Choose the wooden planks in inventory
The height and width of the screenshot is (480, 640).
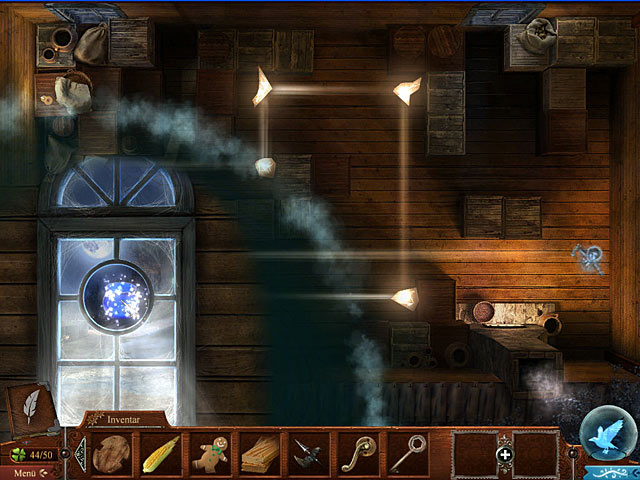pyautogui.click(x=259, y=453)
